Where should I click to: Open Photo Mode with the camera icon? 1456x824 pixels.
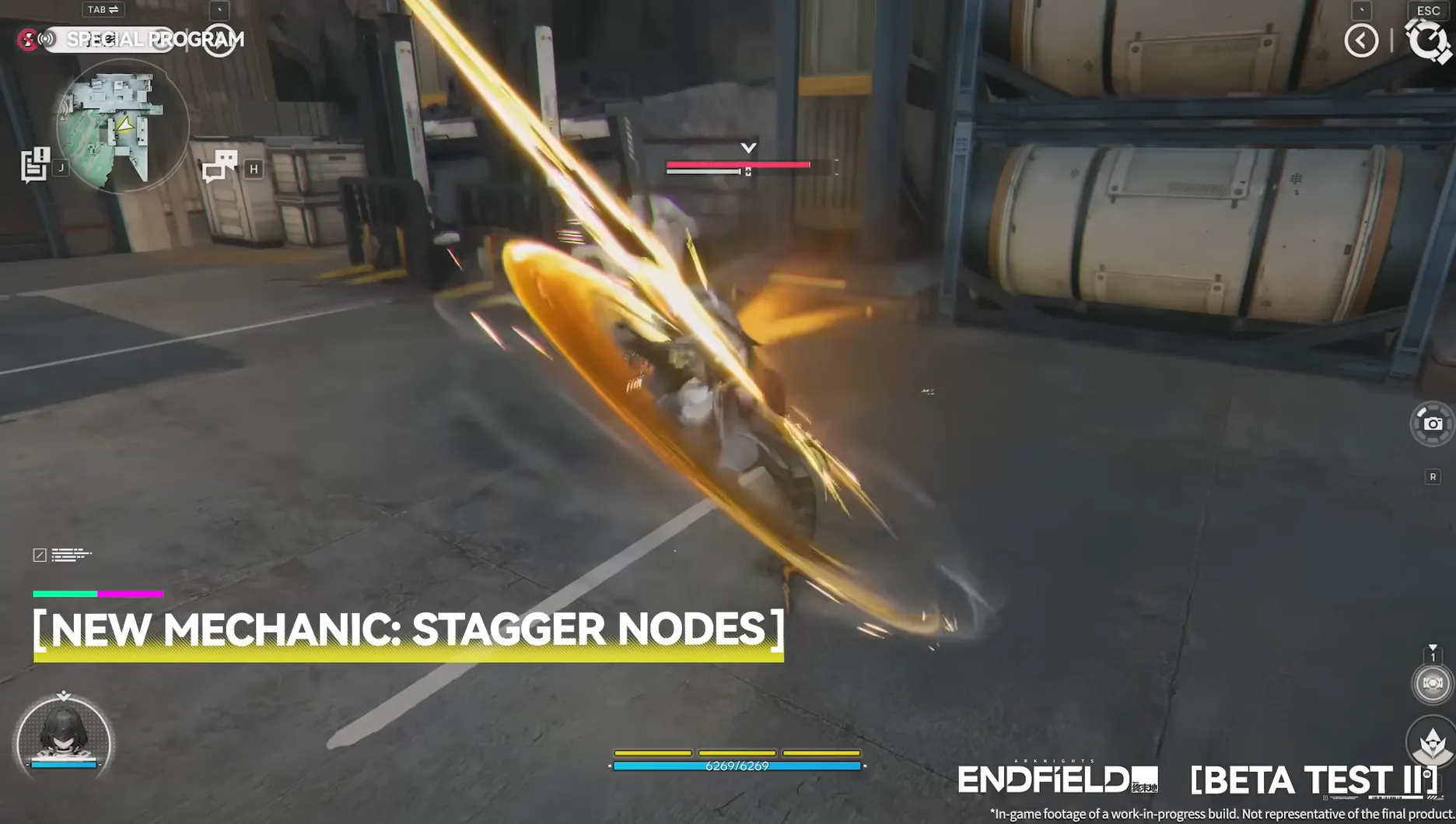click(1433, 423)
